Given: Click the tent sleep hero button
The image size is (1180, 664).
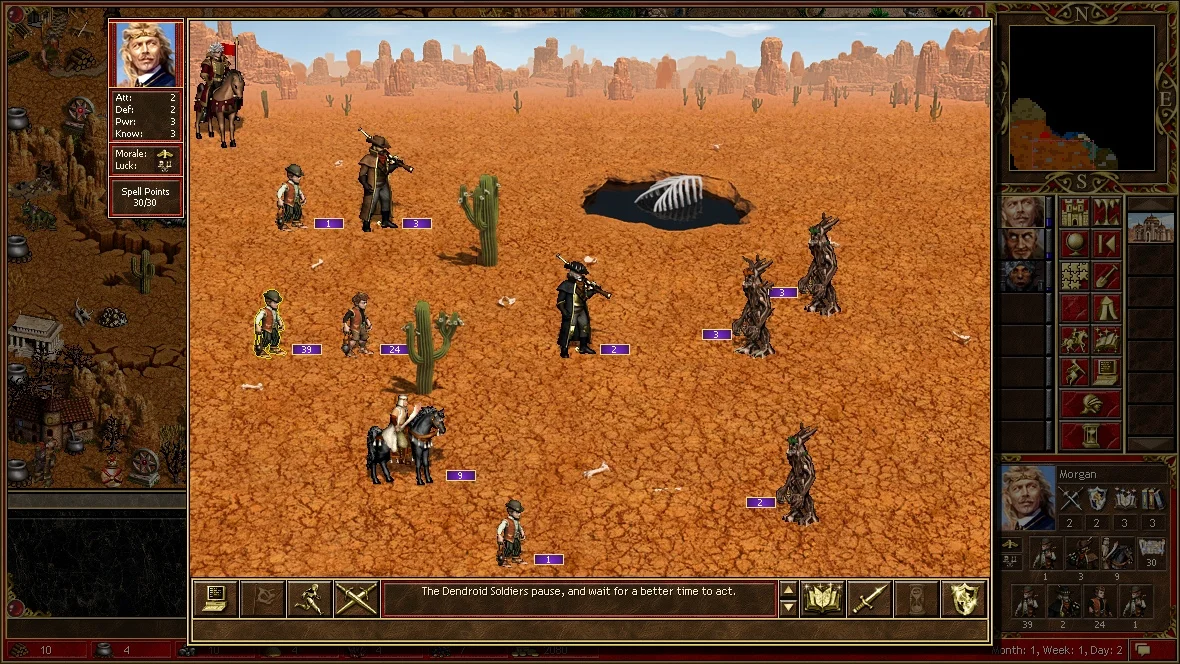Looking at the screenshot, I should [x=1107, y=308].
